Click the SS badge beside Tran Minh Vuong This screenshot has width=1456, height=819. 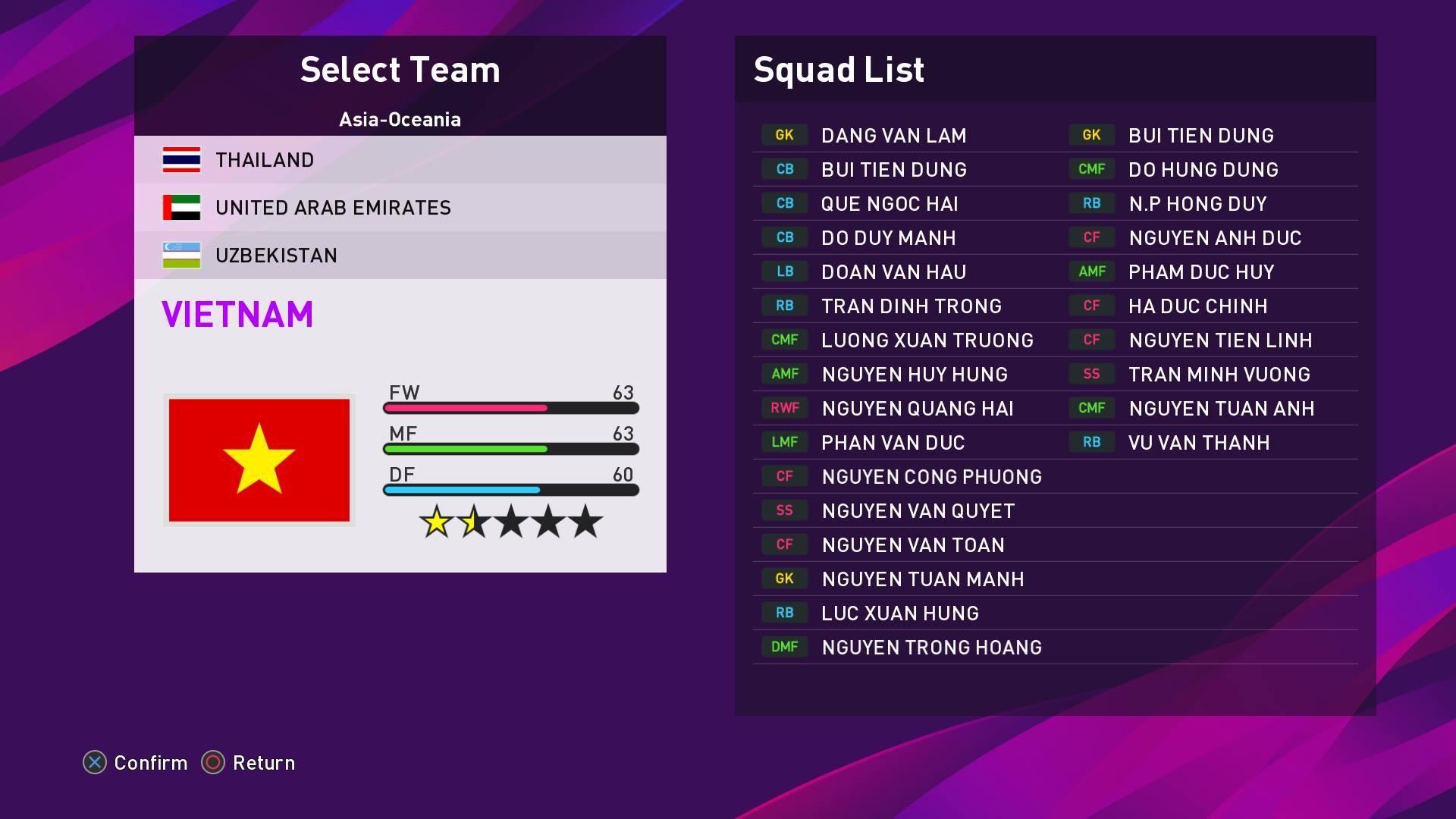click(1090, 374)
